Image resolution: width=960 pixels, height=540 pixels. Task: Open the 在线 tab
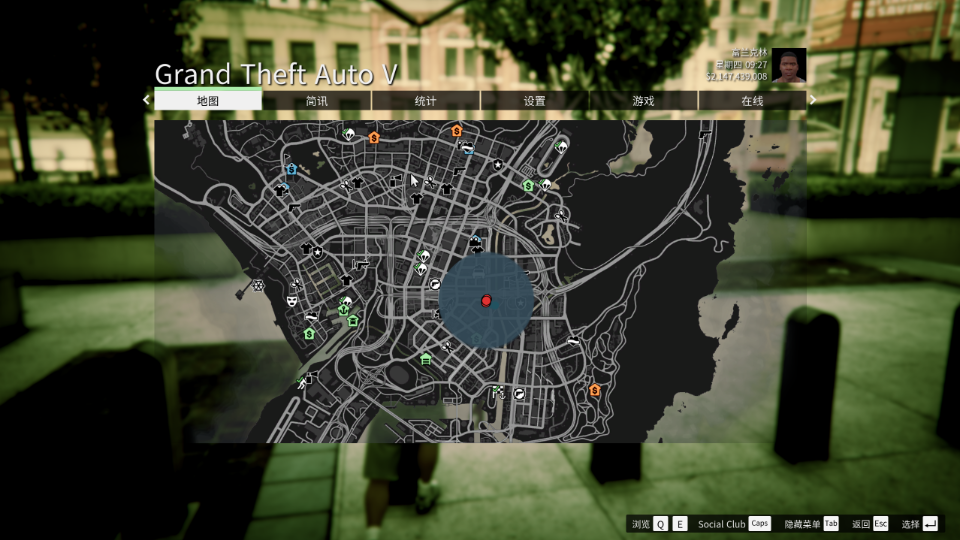tap(752, 101)
